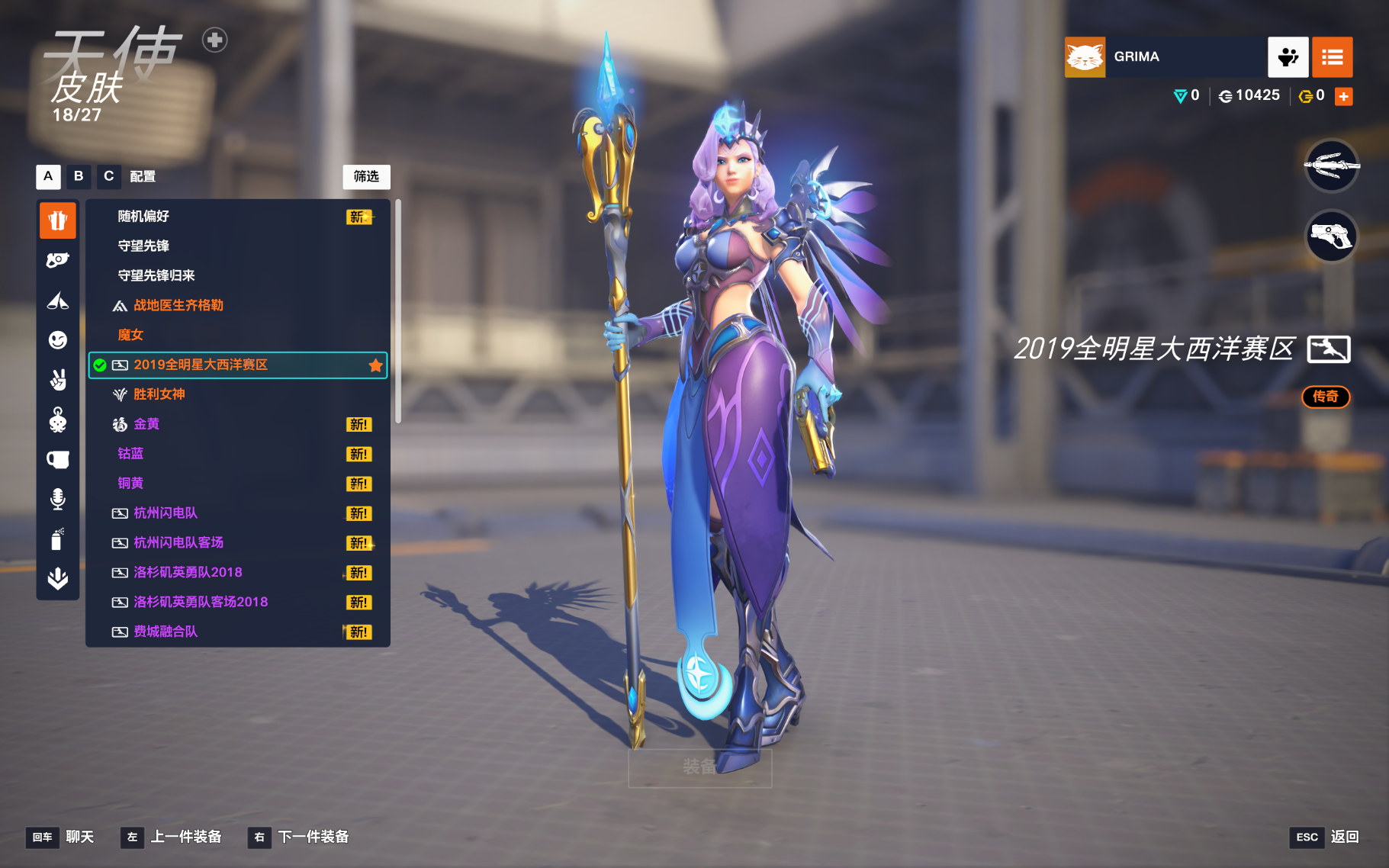View the Caduceus staff weapon preview
1389x868 pixels.
coord(1331,166)
